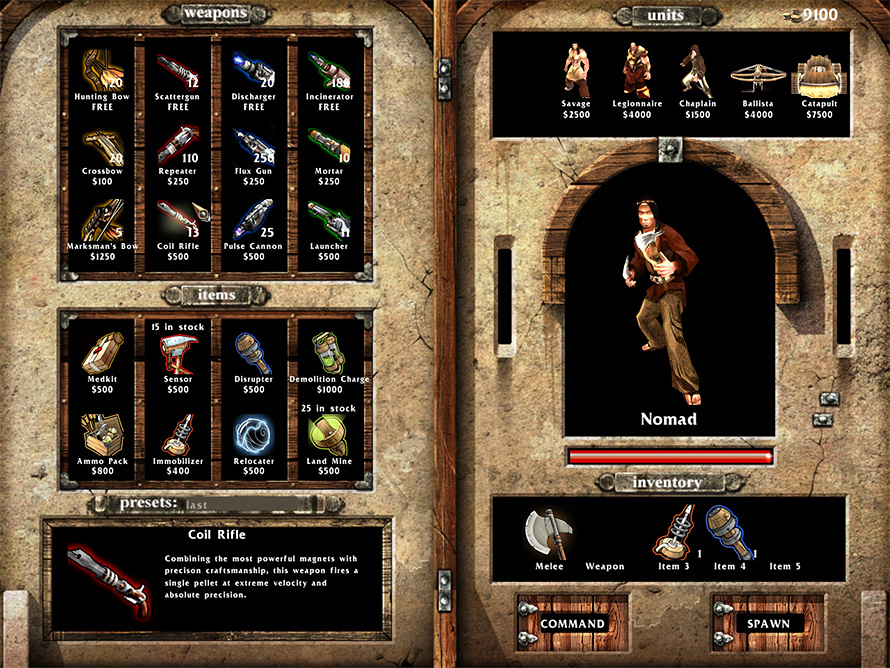The height and width of the screenshot is (668, 890).
Task: Select the Scattergun in weapons
Action: 178,75
